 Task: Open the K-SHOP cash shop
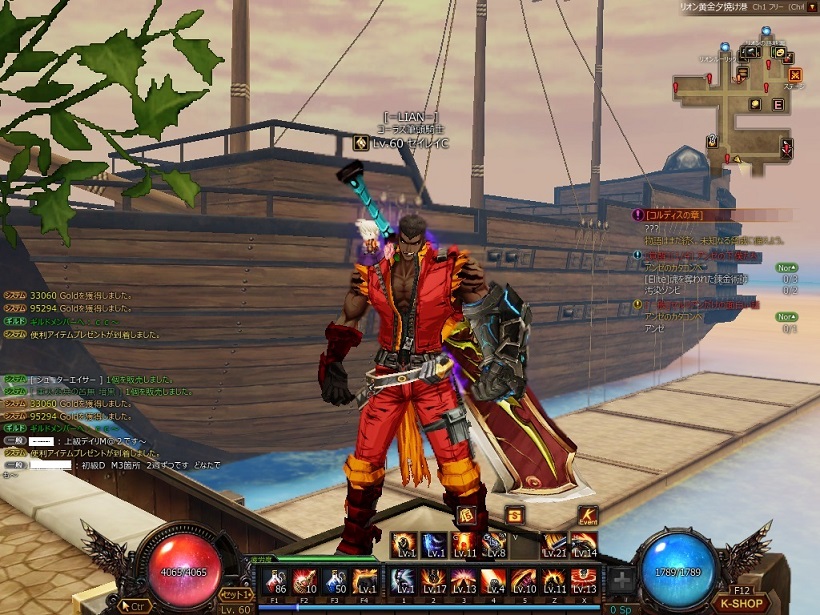(742, 604)
